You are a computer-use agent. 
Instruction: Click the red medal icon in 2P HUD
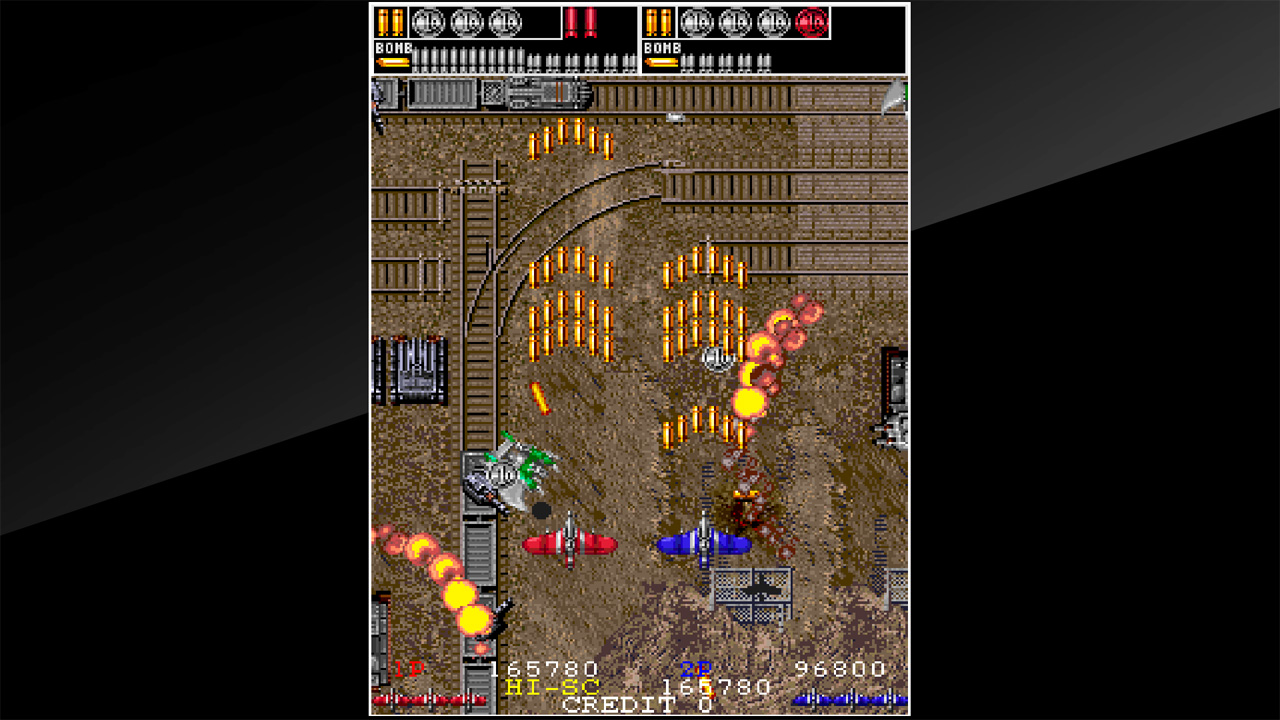(x=811, y=21)
